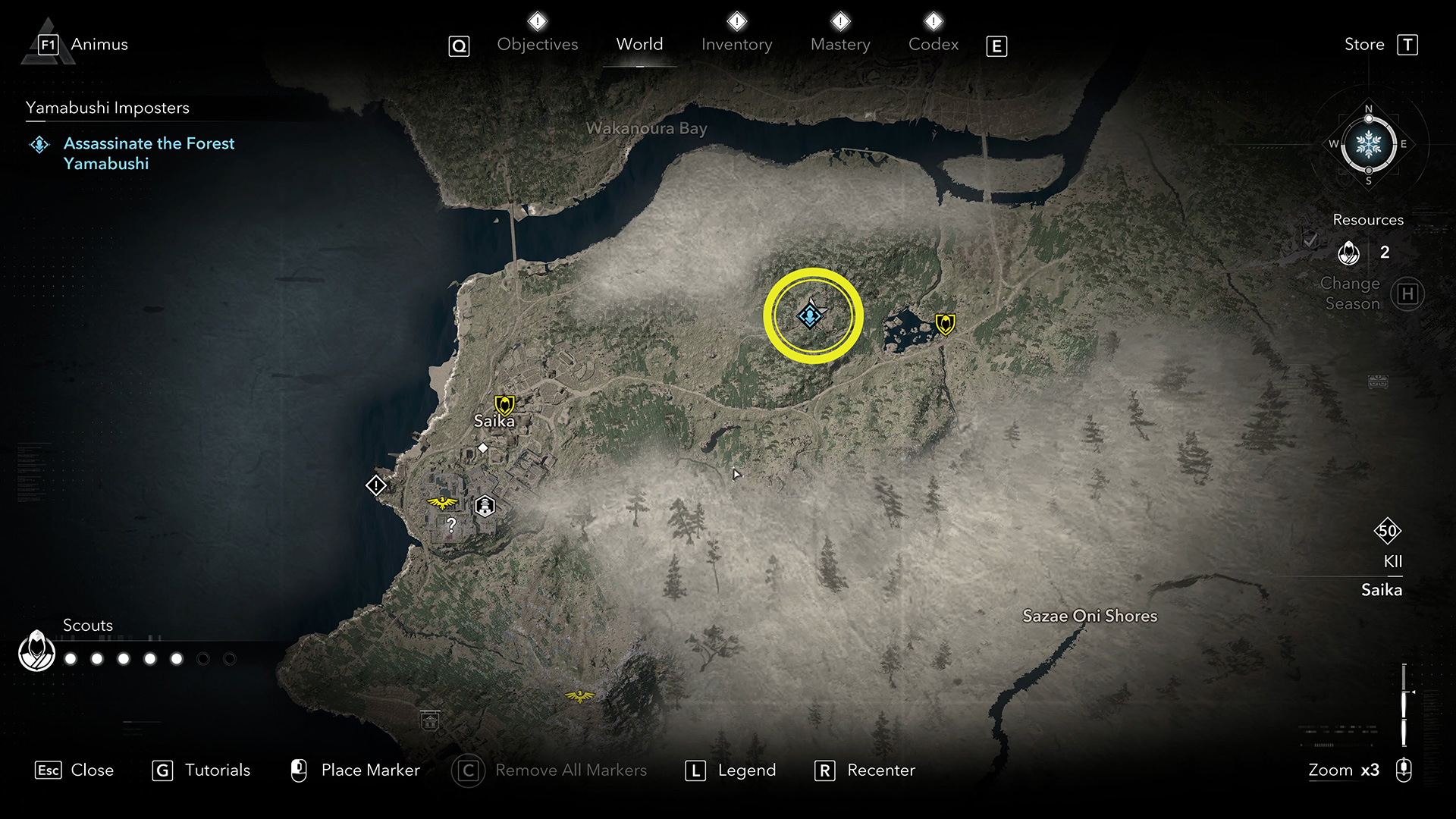Switch to the Objectives tab
This screenshot has width=1456, height=819.
click(x=537, y=45)
